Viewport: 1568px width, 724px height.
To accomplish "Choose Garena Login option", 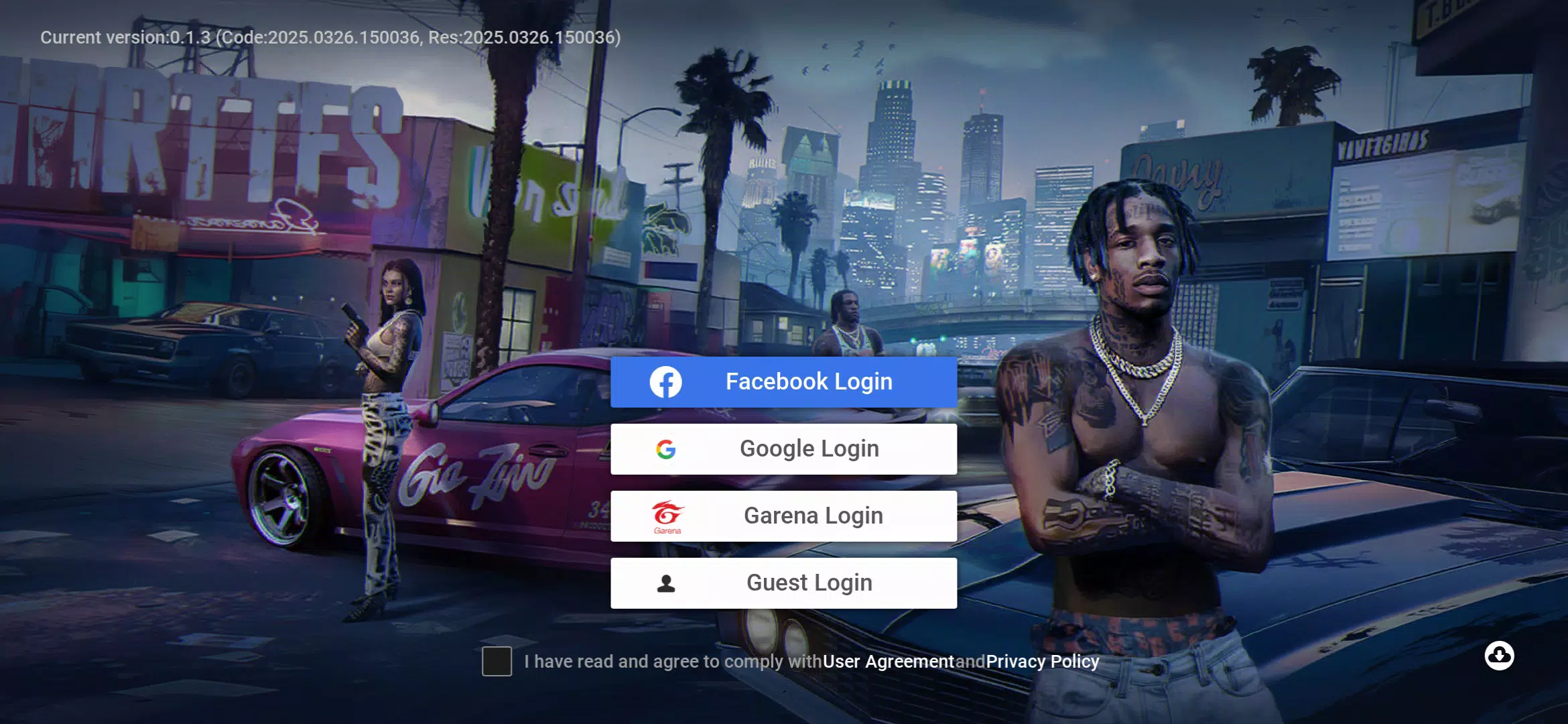I will point(784,516).
